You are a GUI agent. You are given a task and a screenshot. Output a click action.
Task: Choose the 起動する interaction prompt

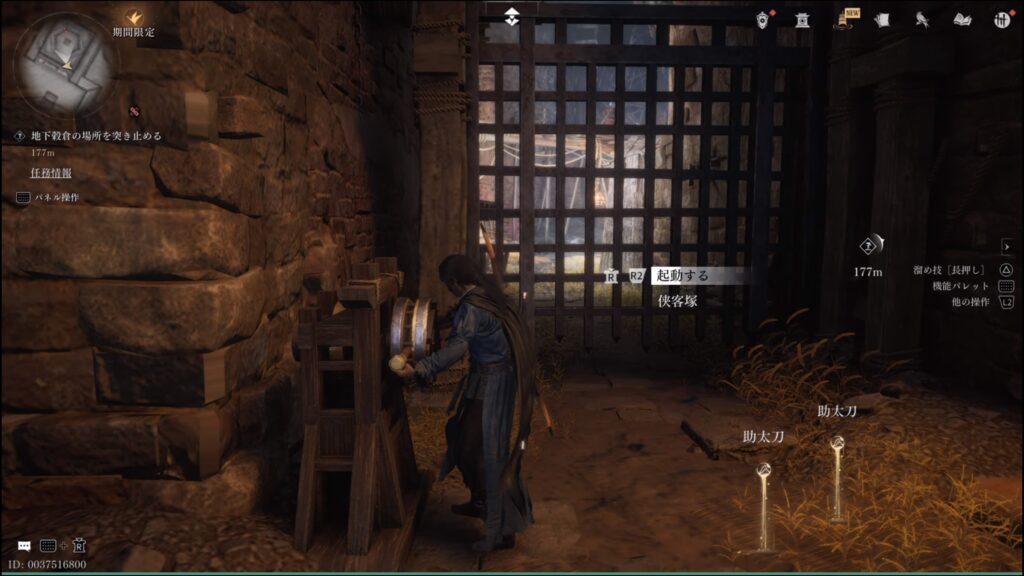697,275
